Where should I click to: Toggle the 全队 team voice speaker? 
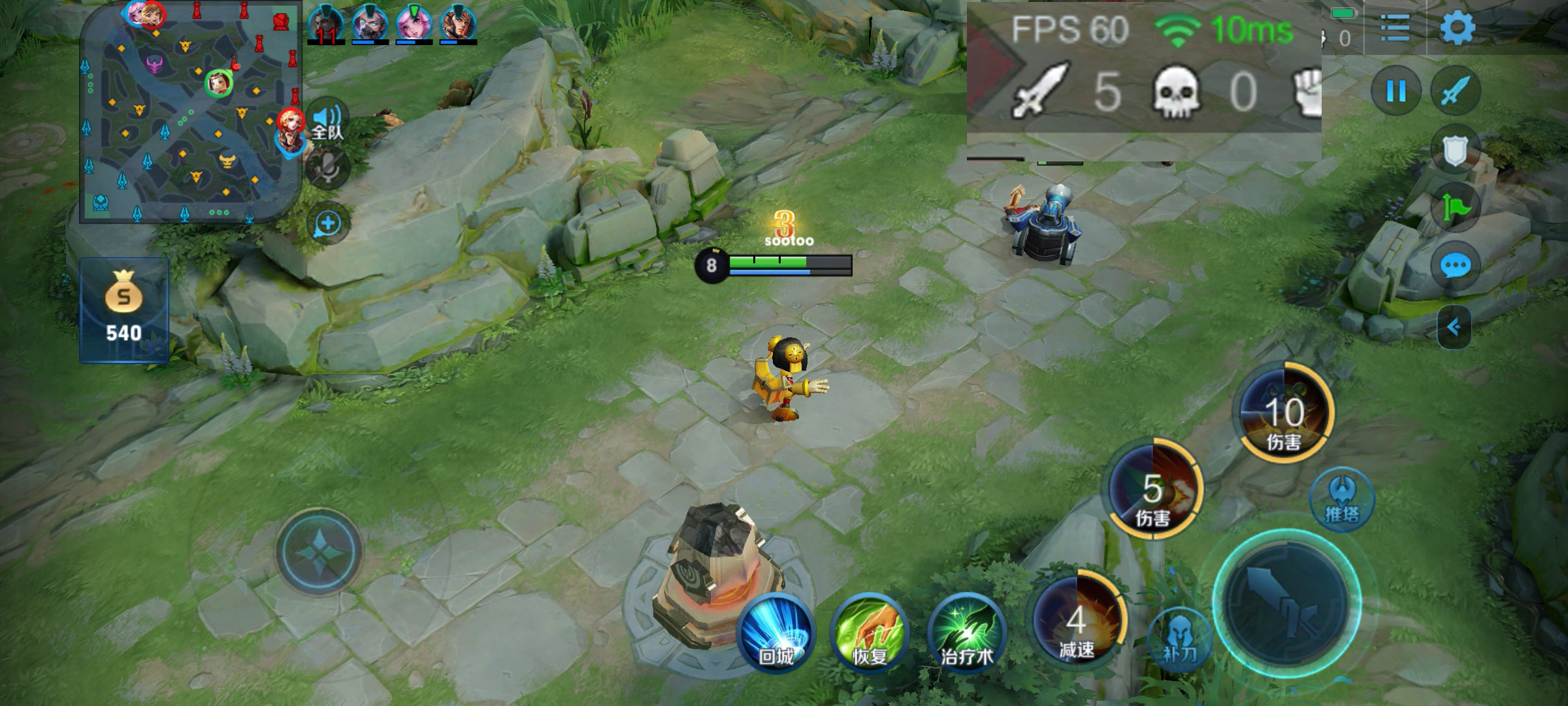(x=327, y=121)
